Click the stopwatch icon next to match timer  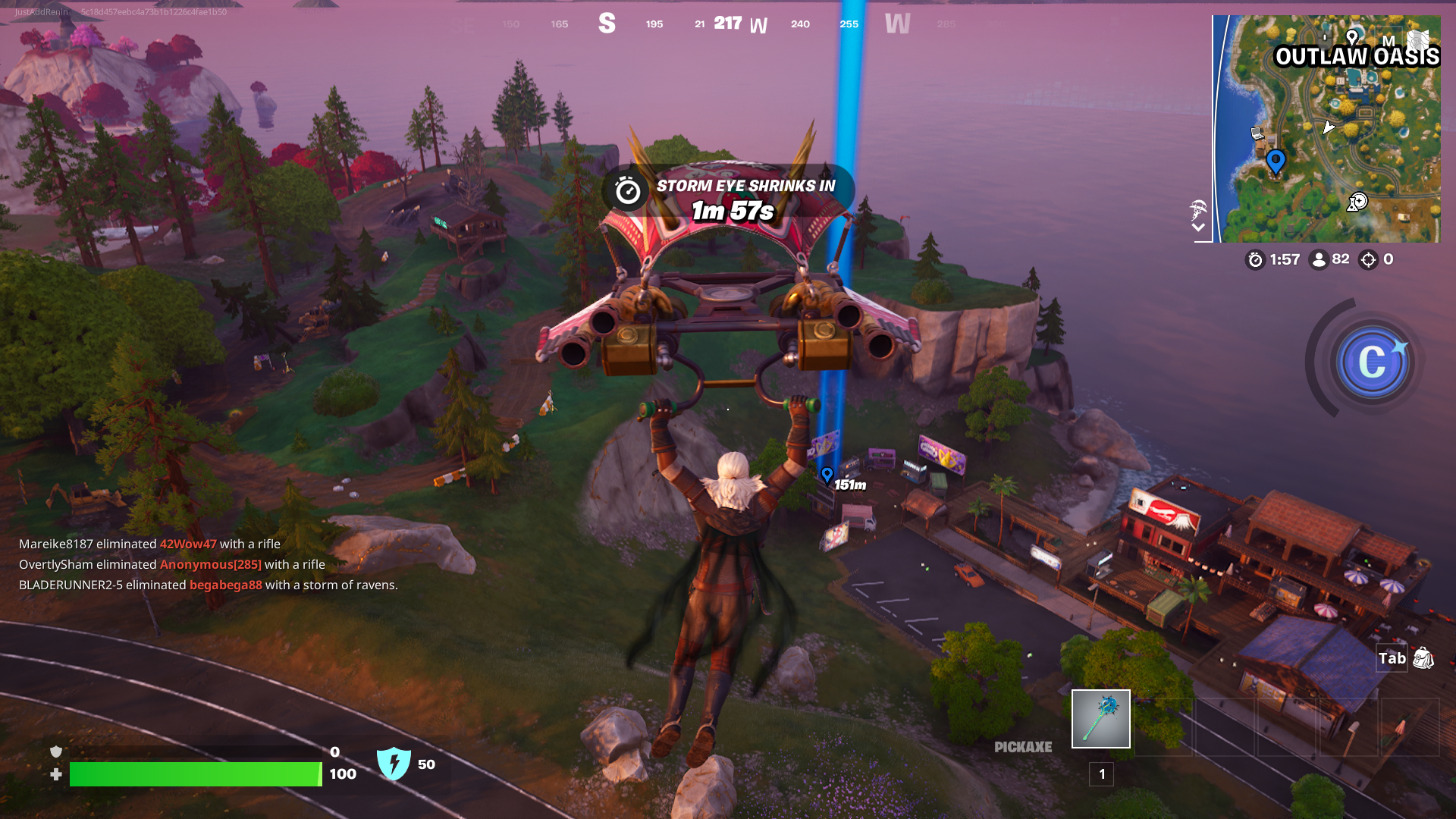(1254, 261)
